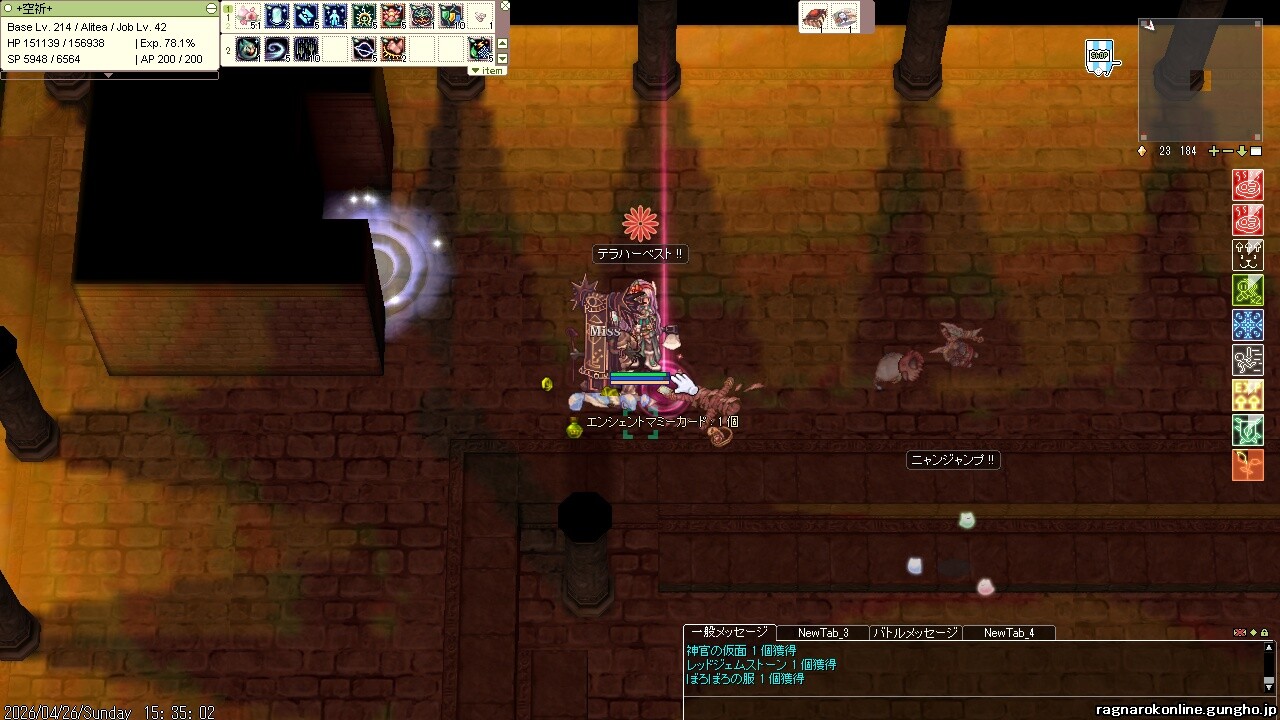Click the hotbar page-up arrow
The width and height of the screenshot is (1280, 720).
click(x=503, y=43)
